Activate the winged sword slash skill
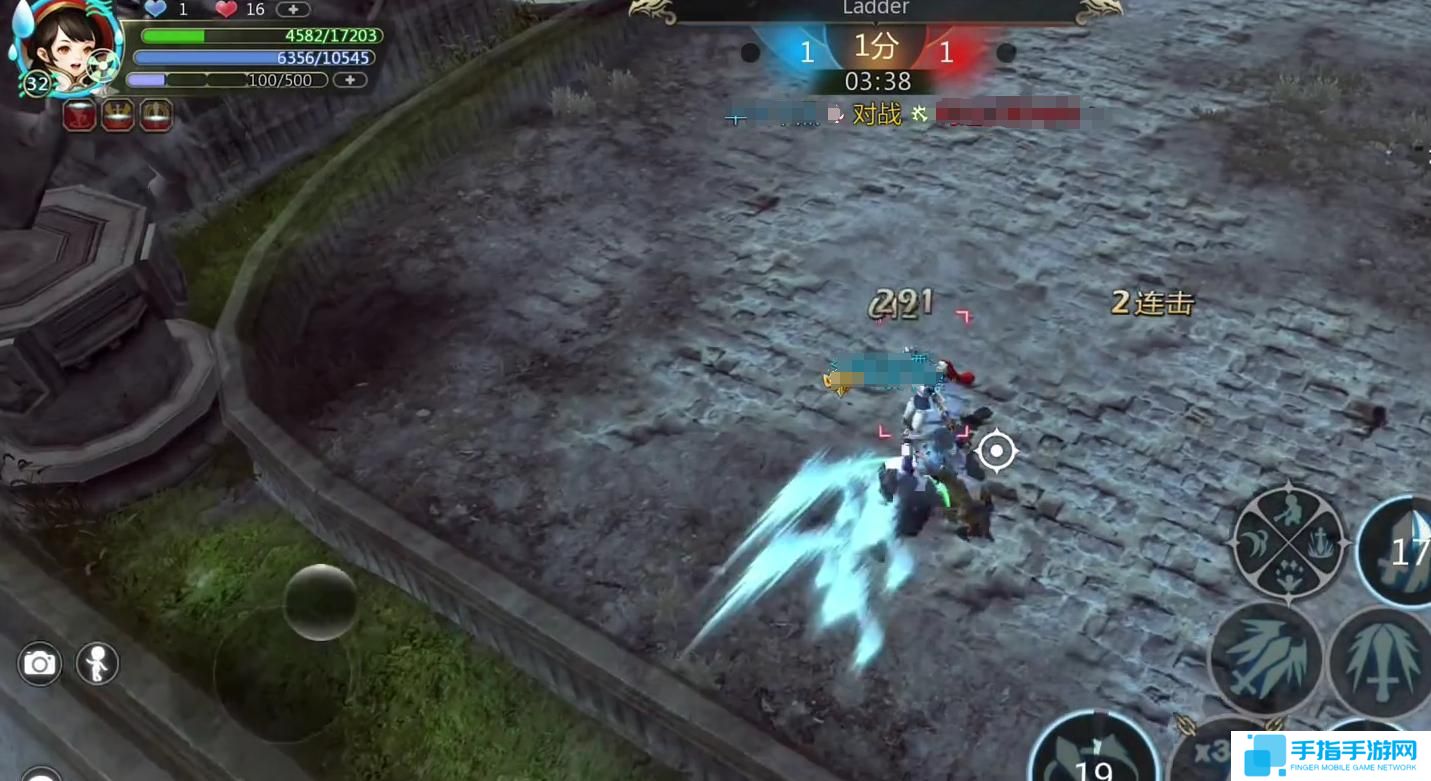Image resolution: width=1431 pixels, height=781 pixels. click(x=1266, y=658)
